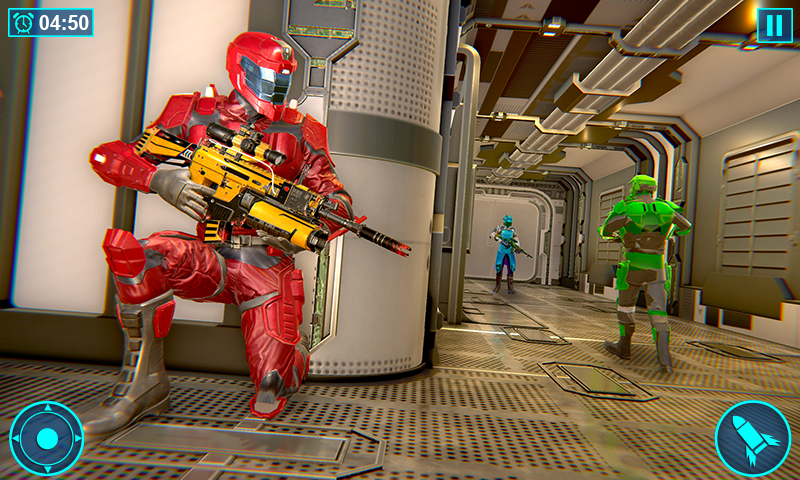Tap the virtual movement joystick
The image size is (800, 480).
pyautogui.click(x=47, y=438)
